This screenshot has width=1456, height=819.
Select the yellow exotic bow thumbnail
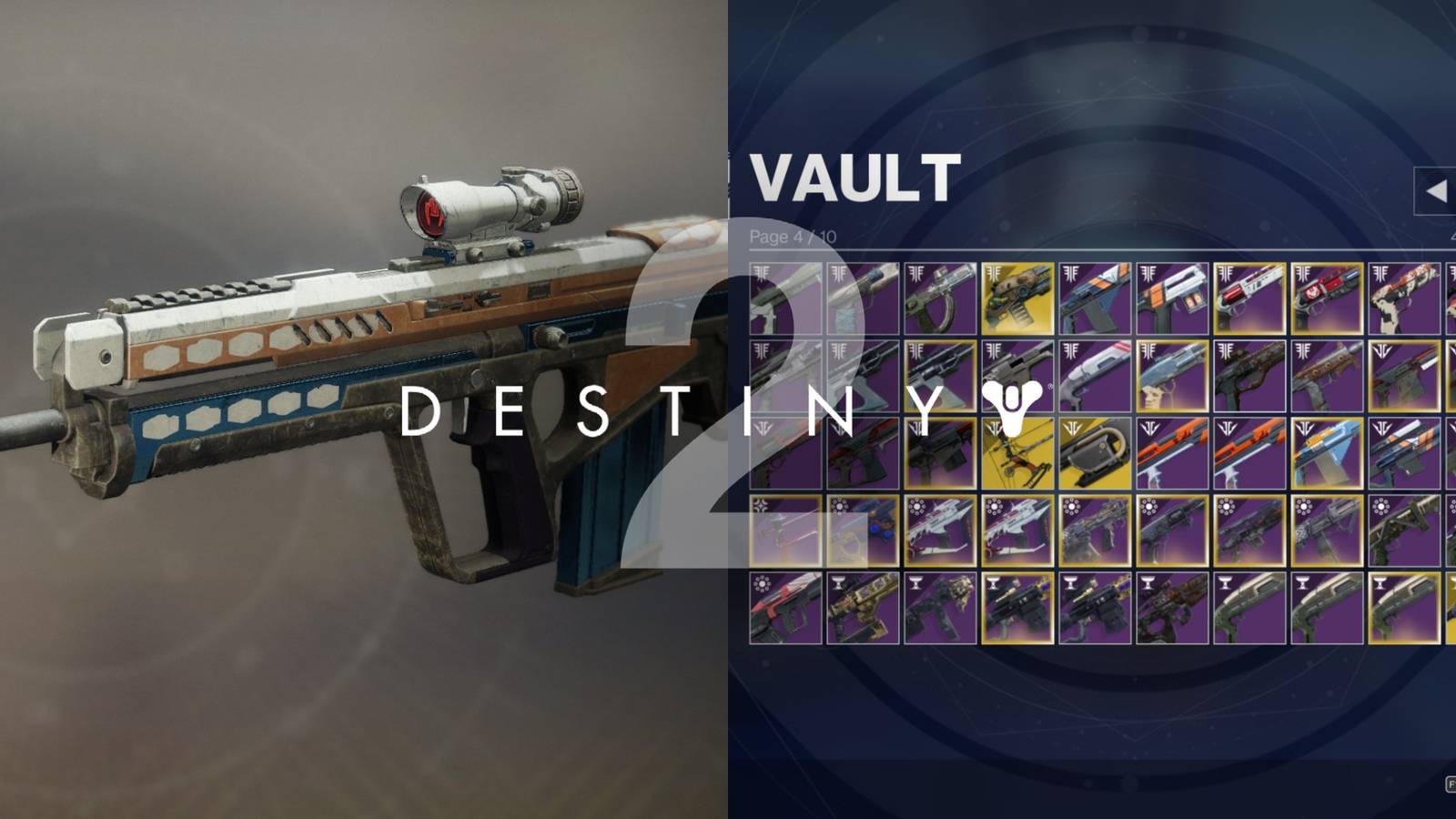pyautogui.click(x=1016, y=454)
